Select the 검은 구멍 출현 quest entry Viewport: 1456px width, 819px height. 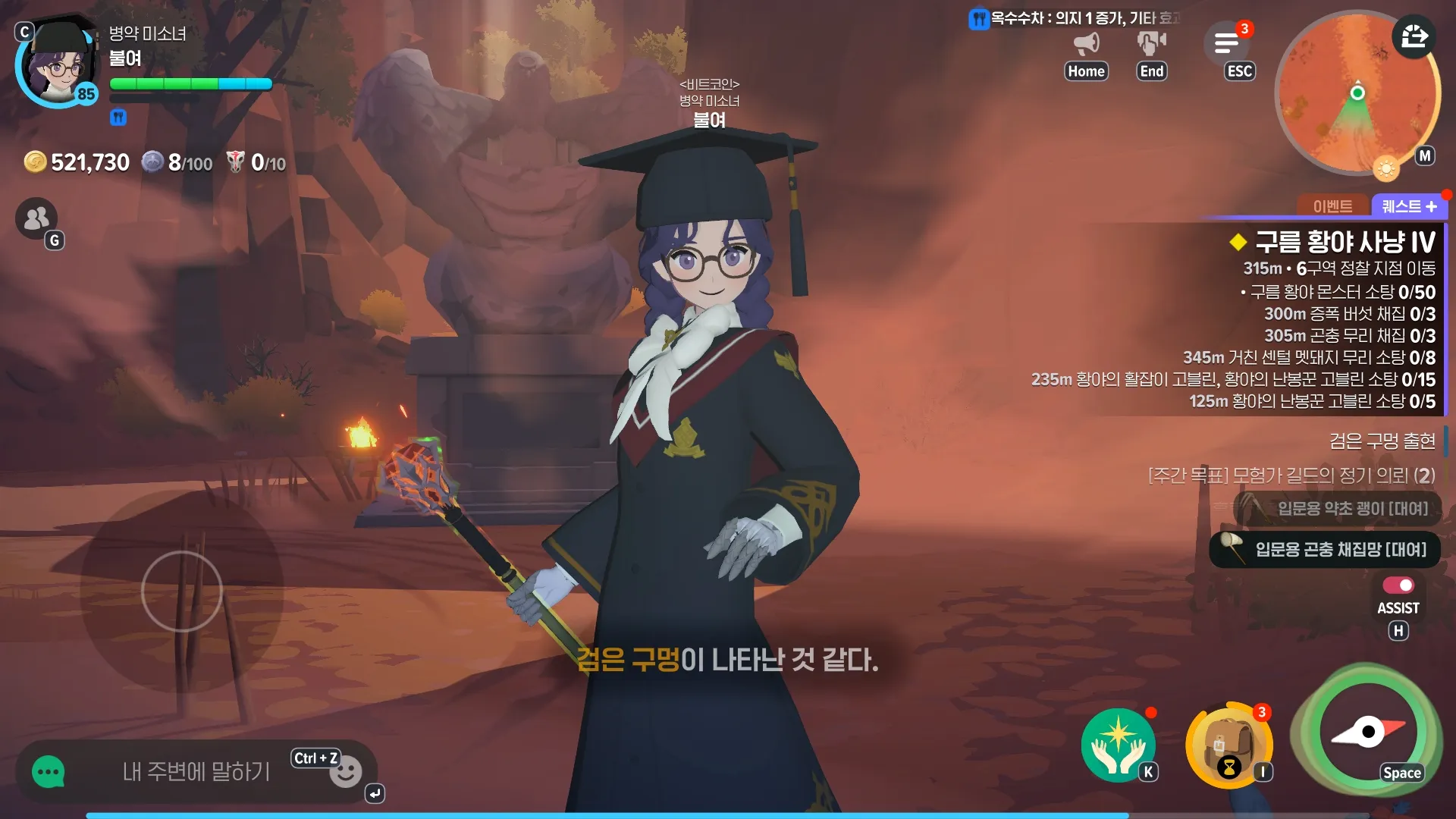click(1382, 441)
